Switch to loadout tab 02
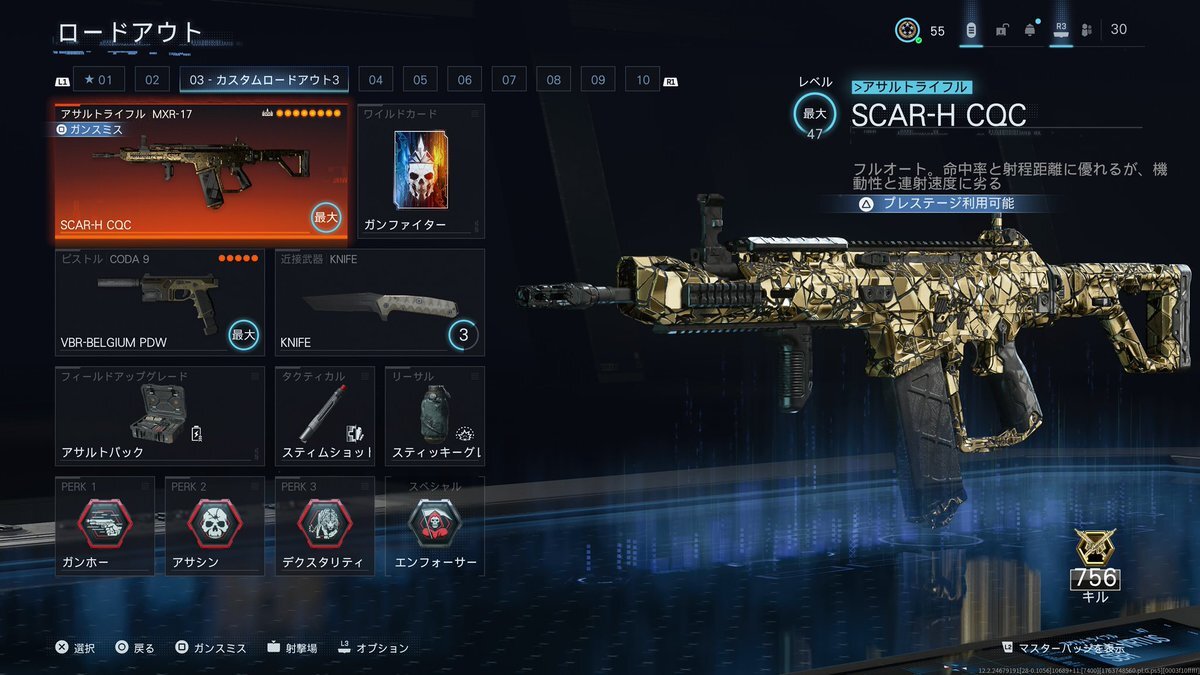This screenshot has width=1200, height=675. [x=152, y=80]
